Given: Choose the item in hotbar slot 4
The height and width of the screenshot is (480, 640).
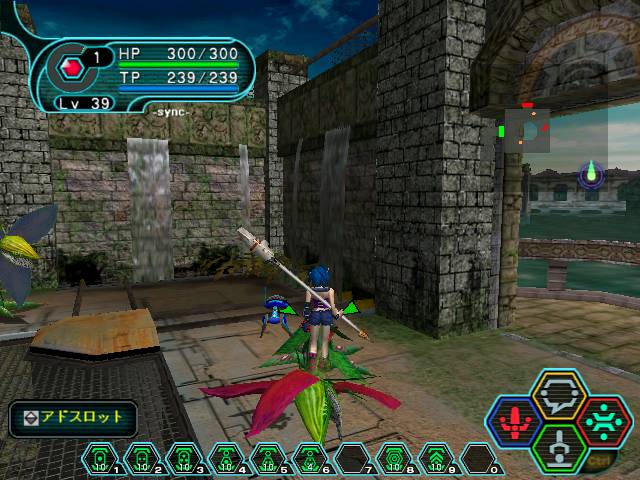Looking at the screenshot, I should 226,461.
